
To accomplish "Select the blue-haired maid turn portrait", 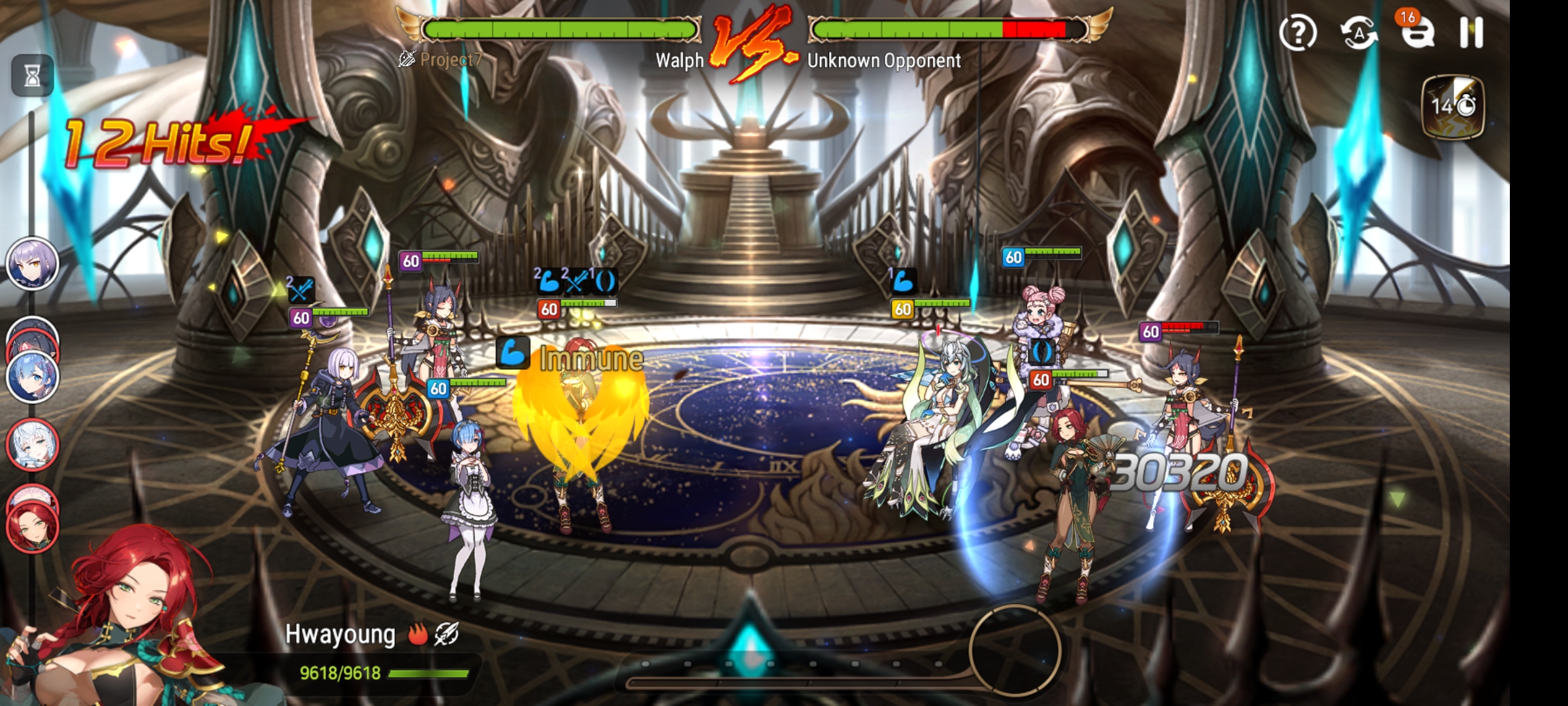I will (x=32, y=378).
